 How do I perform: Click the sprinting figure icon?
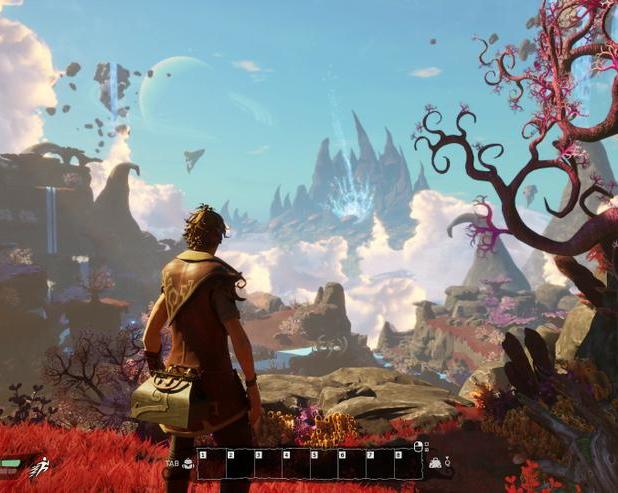point(39,466)
